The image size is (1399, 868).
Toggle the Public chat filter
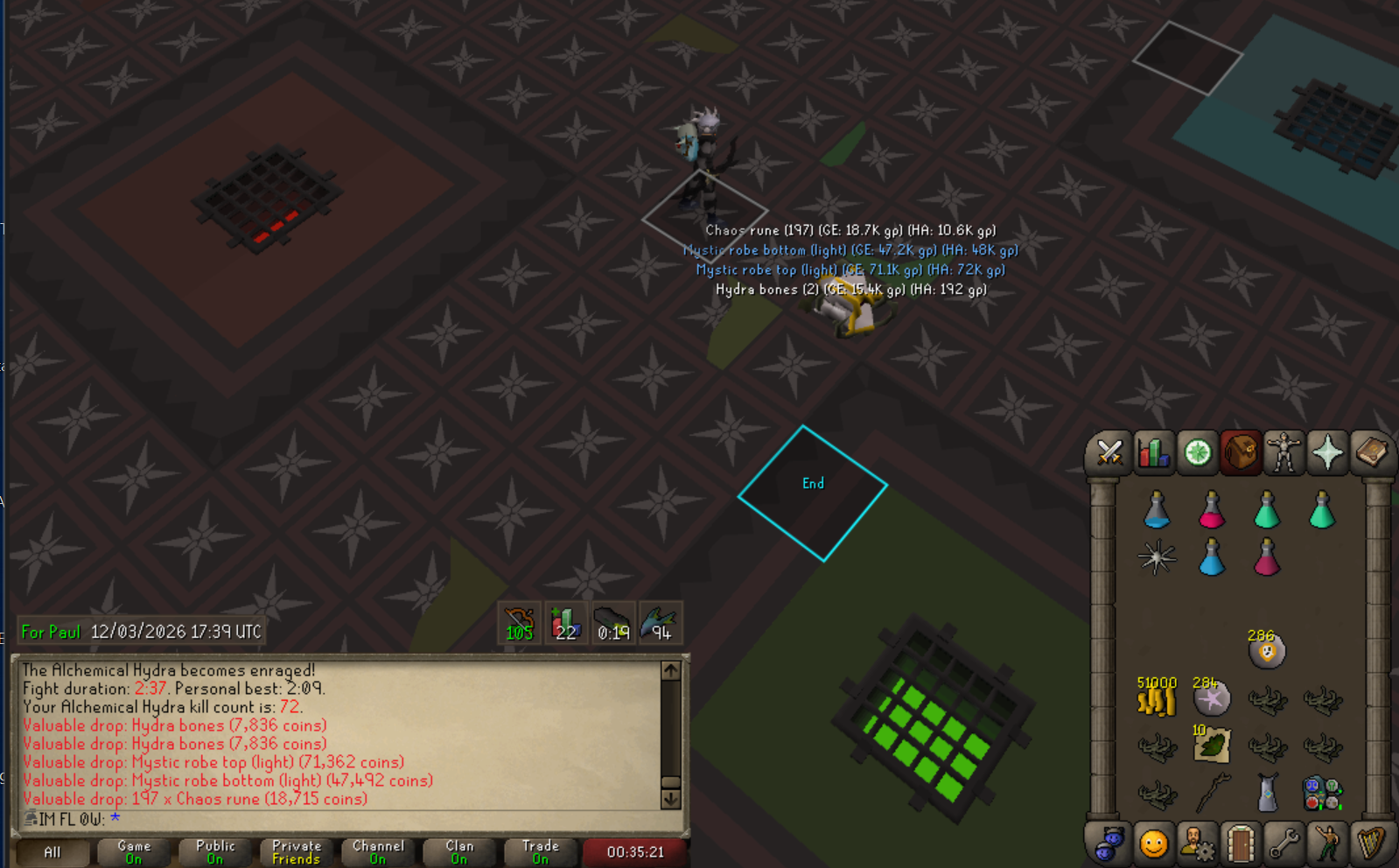[x=215, y=852]
